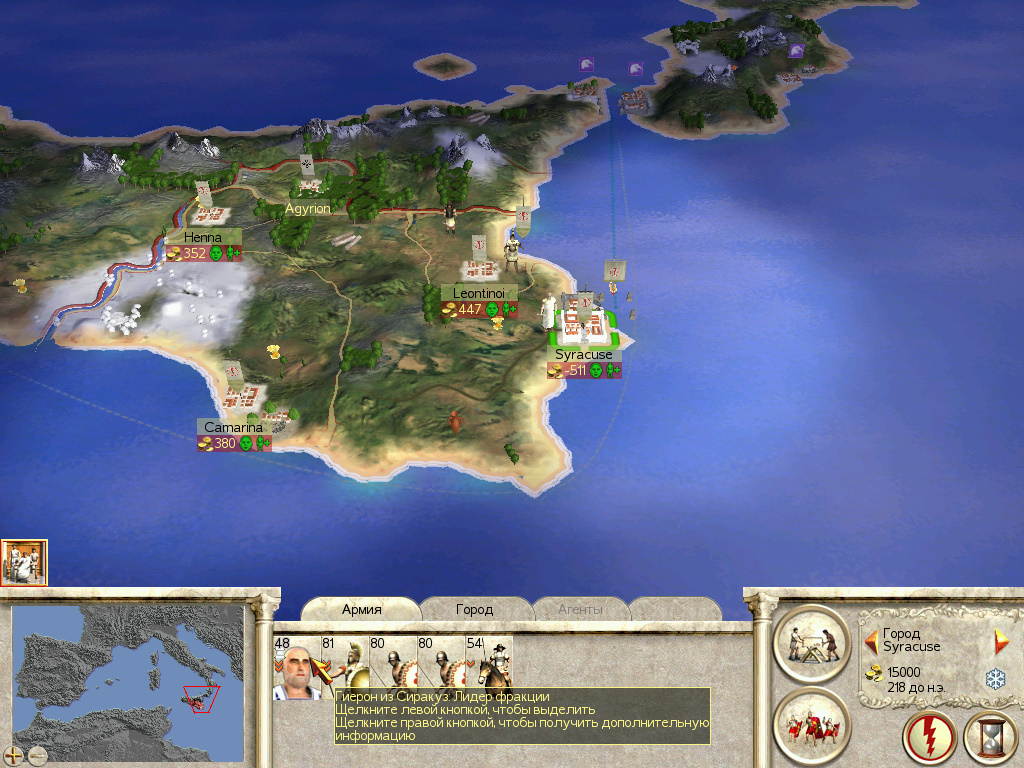This screenshot has width=1024, height=768.
Task: Select the Henna settlement label
Action: point(203,237)
